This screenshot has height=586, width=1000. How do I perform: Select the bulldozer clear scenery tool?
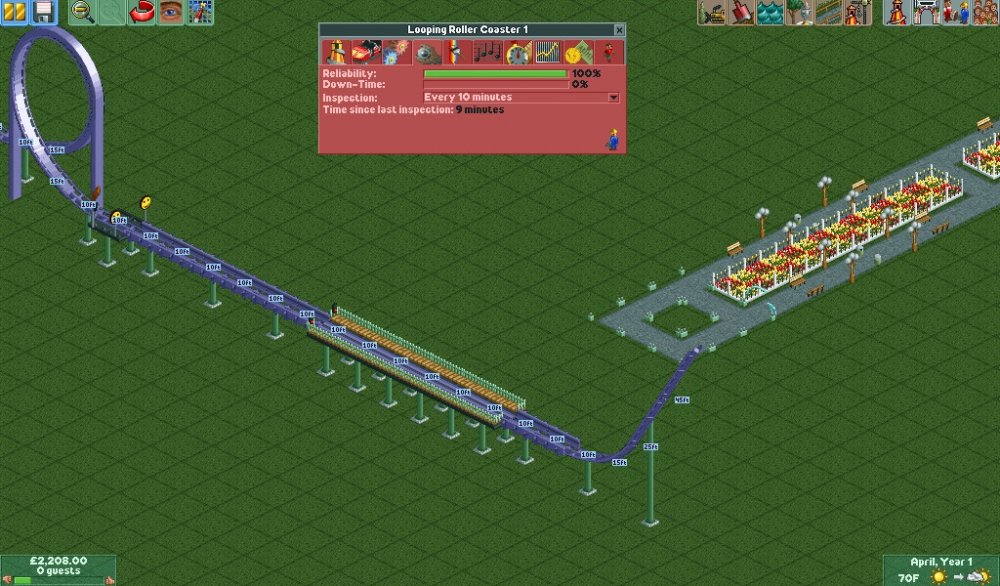713,12
